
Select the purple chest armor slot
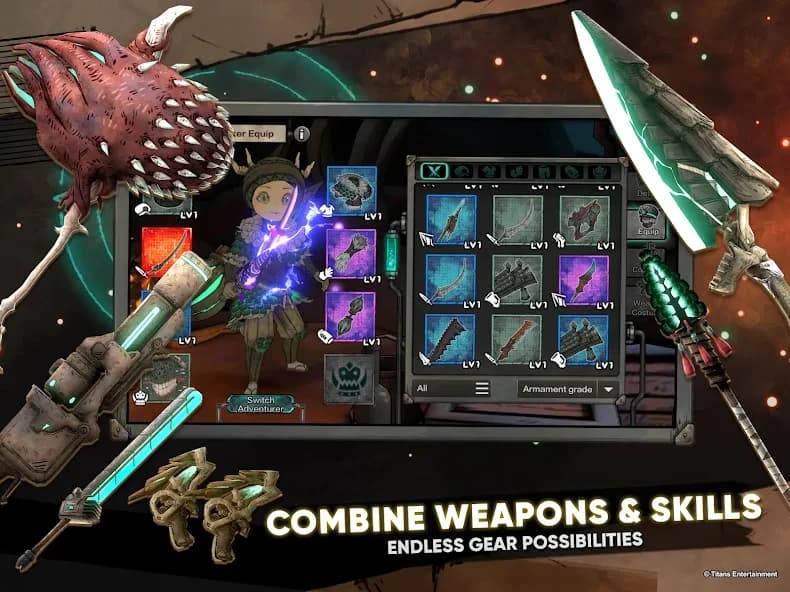[x=351, y=253]
